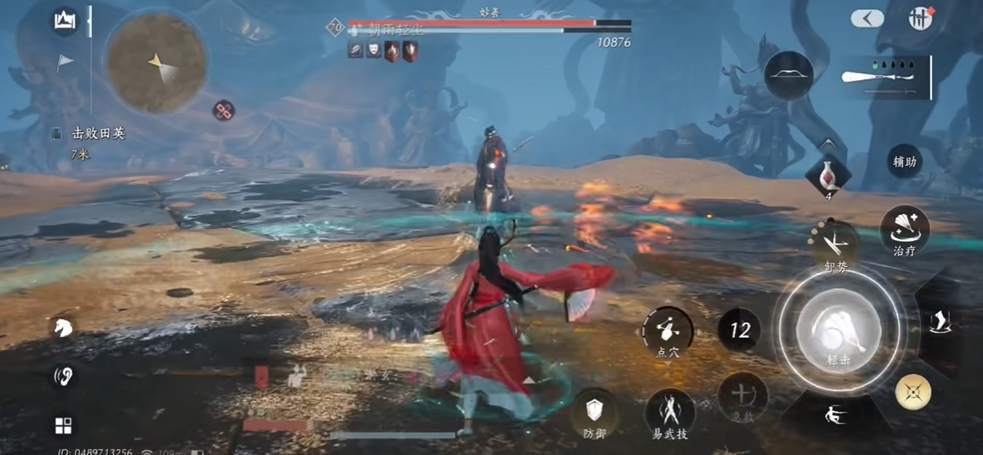
Task: Activate the 防御 shield defense button
Action: tap(595, 414)
